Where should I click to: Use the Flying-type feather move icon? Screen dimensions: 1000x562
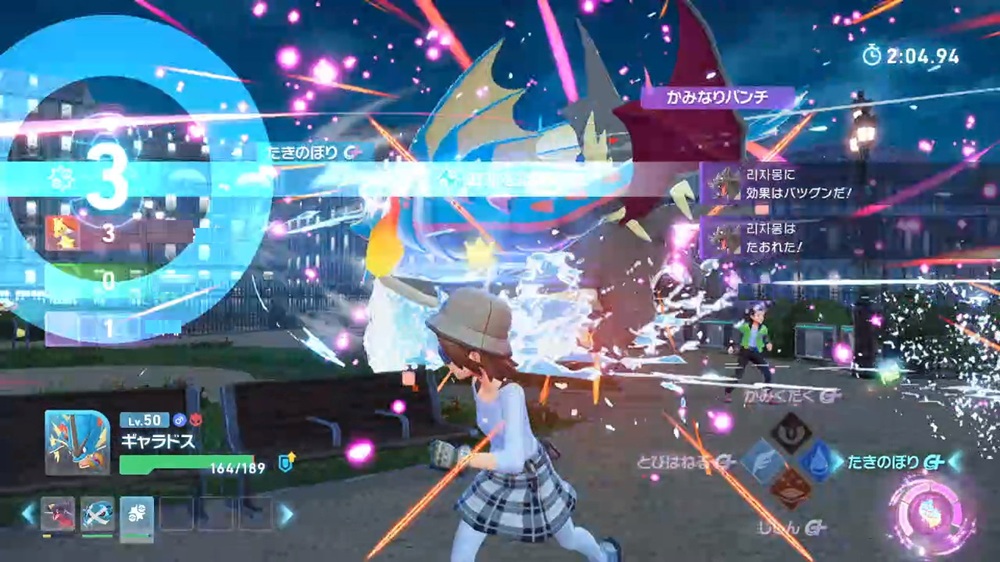click(763, 461)
